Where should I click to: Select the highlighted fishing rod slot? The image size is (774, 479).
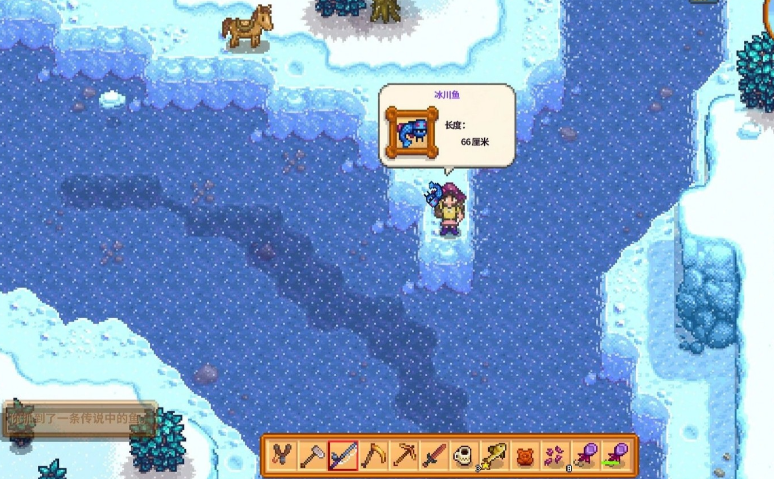tap(343, 456)
